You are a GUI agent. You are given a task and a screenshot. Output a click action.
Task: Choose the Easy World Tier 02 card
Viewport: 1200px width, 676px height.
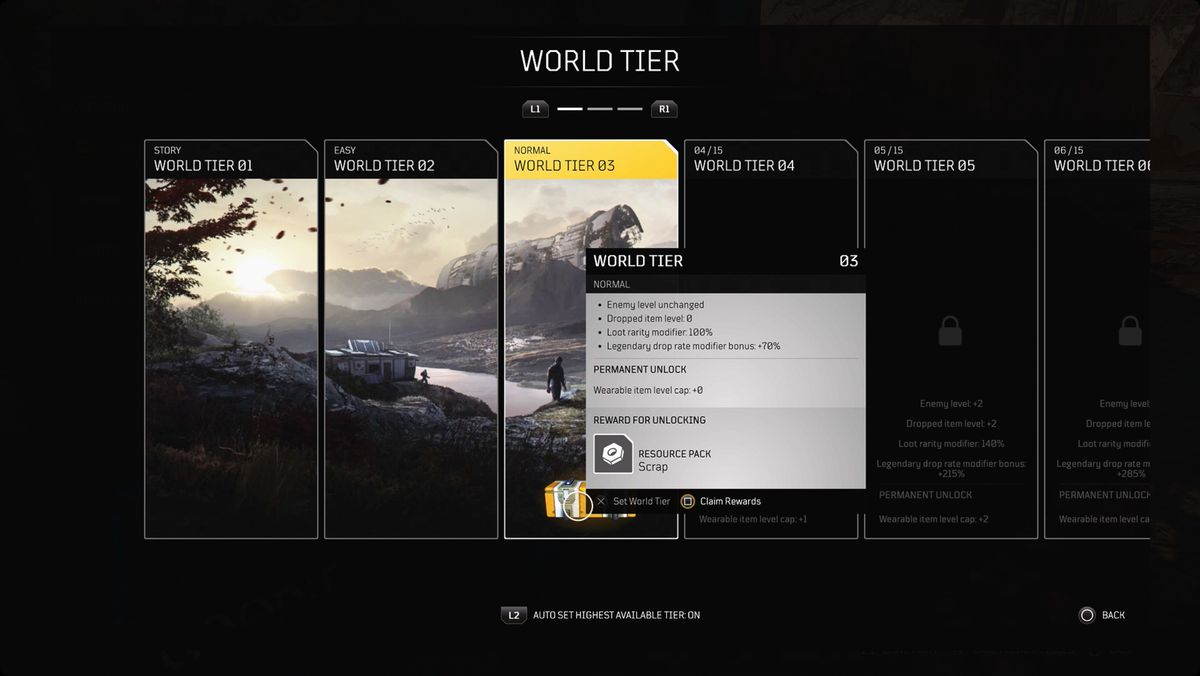[411, 340]
